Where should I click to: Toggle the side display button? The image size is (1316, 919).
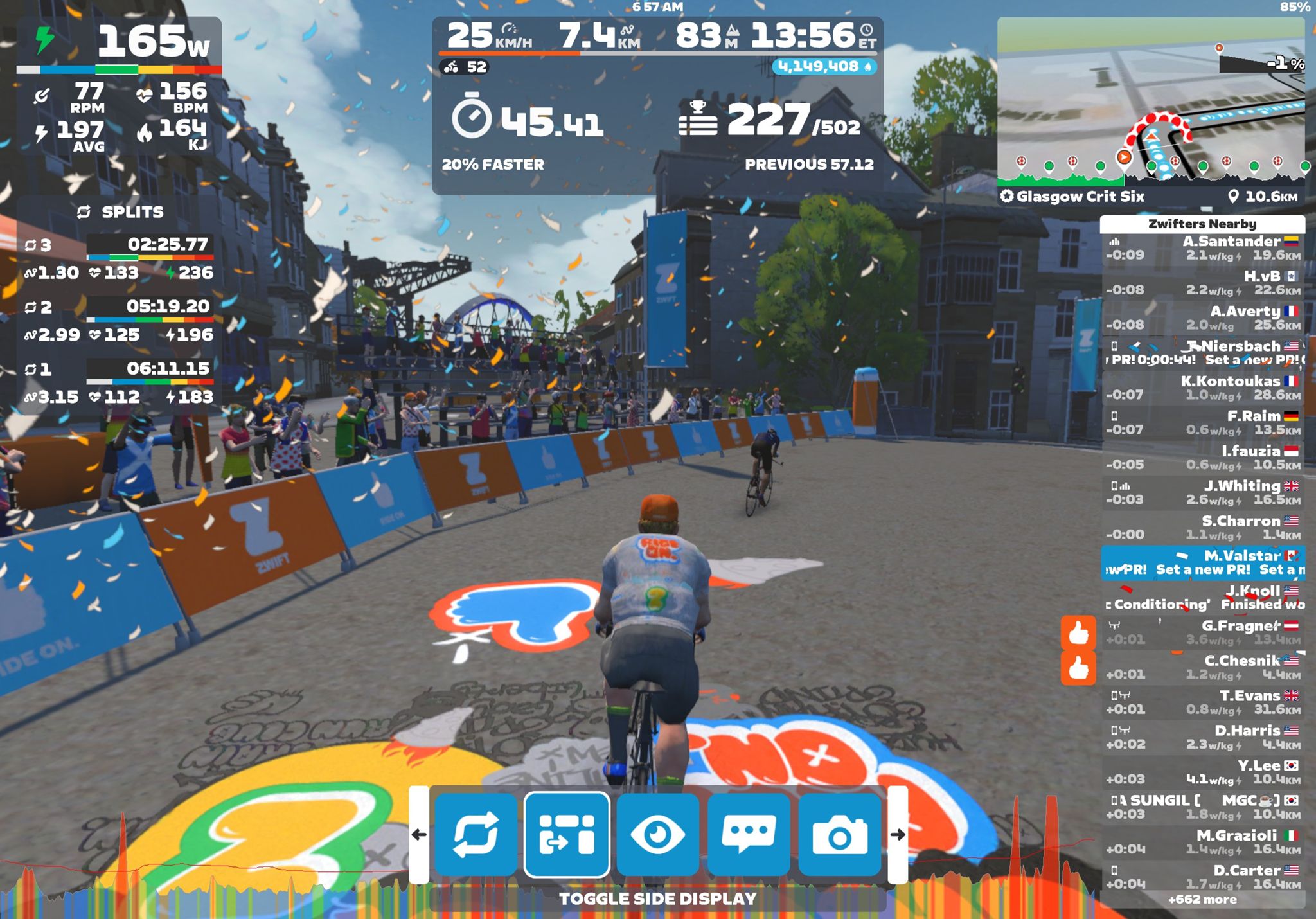click(567, 834)
